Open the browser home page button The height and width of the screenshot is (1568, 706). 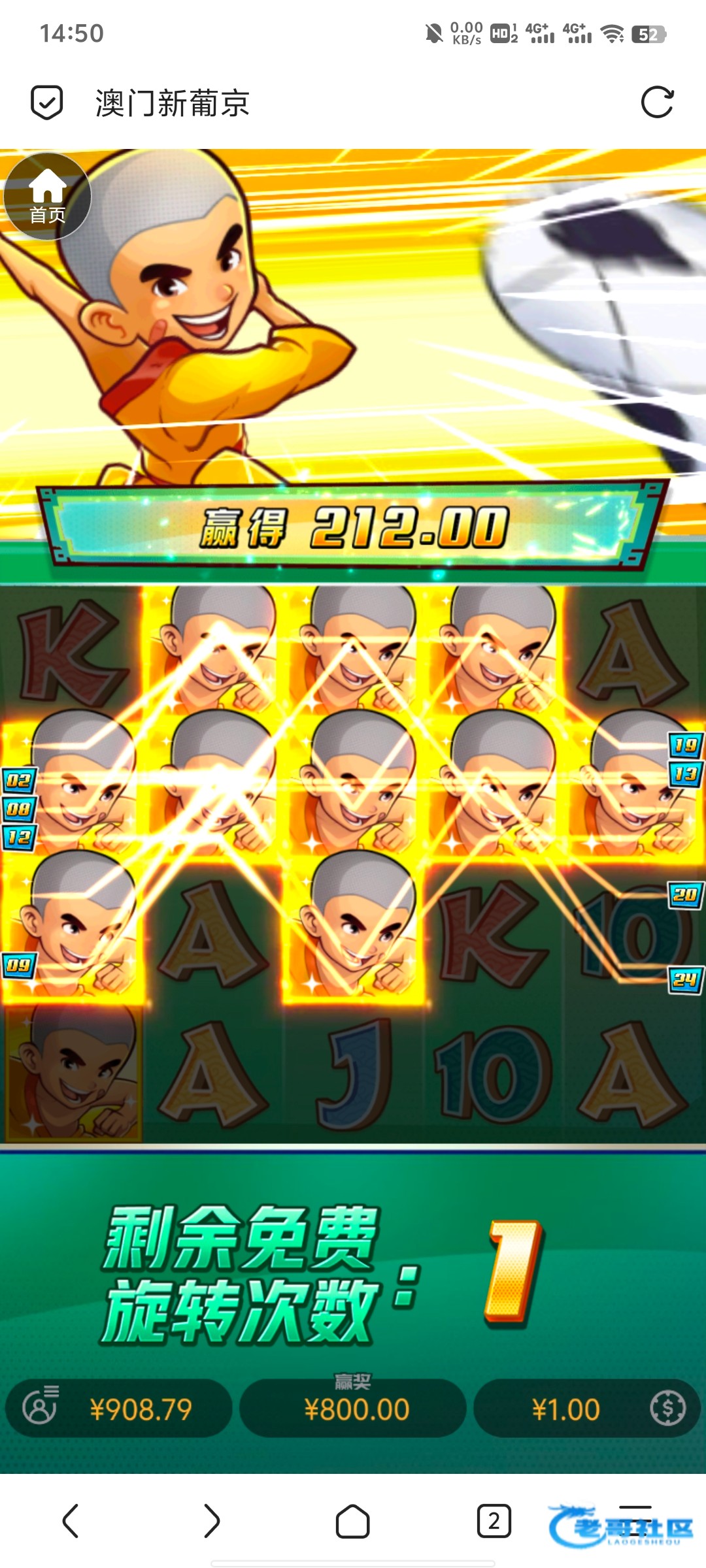(x=352, y=1521)
